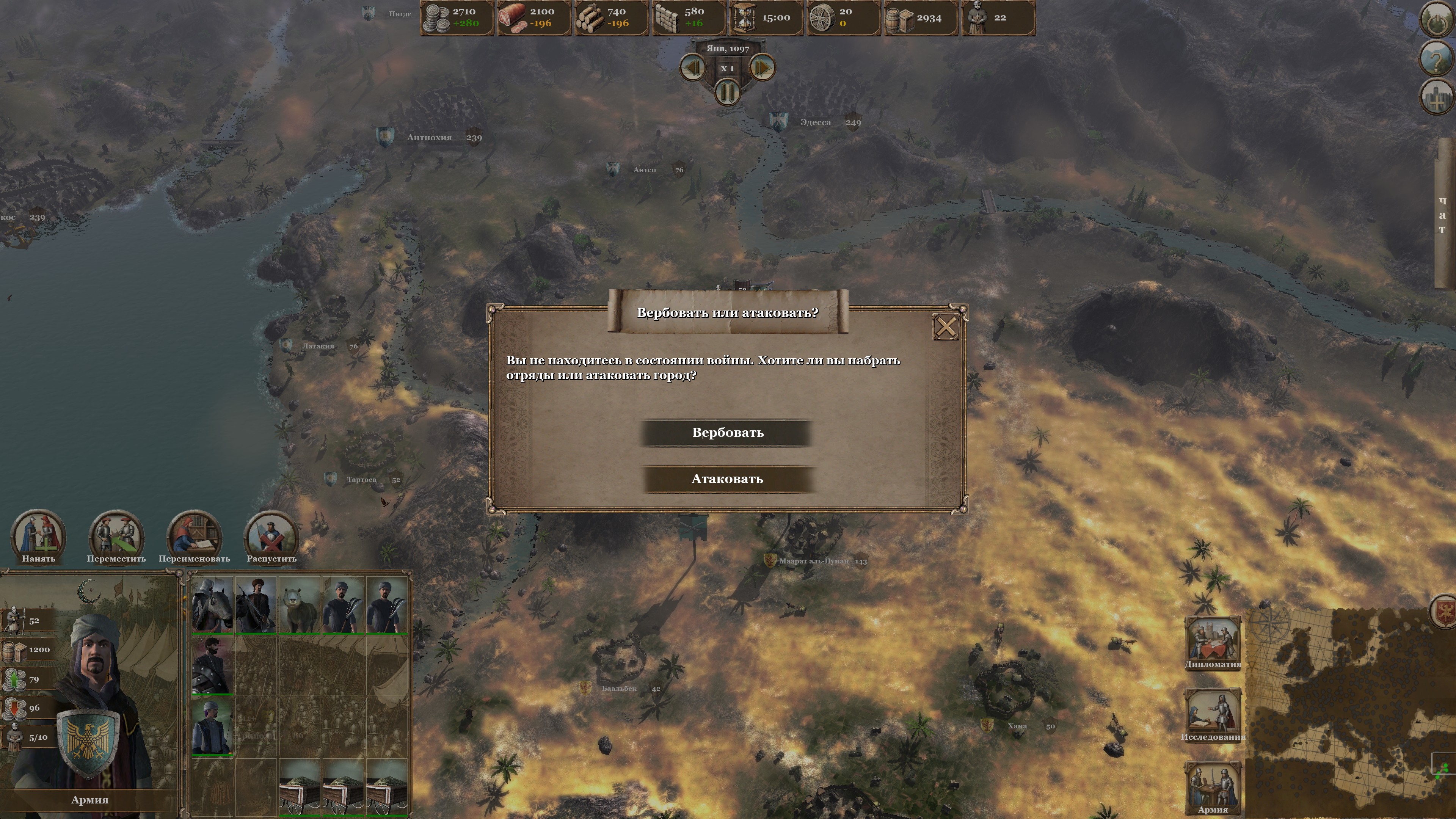
Task: Close the Вербовать или атаковать dialog
Action: point(946,327)
